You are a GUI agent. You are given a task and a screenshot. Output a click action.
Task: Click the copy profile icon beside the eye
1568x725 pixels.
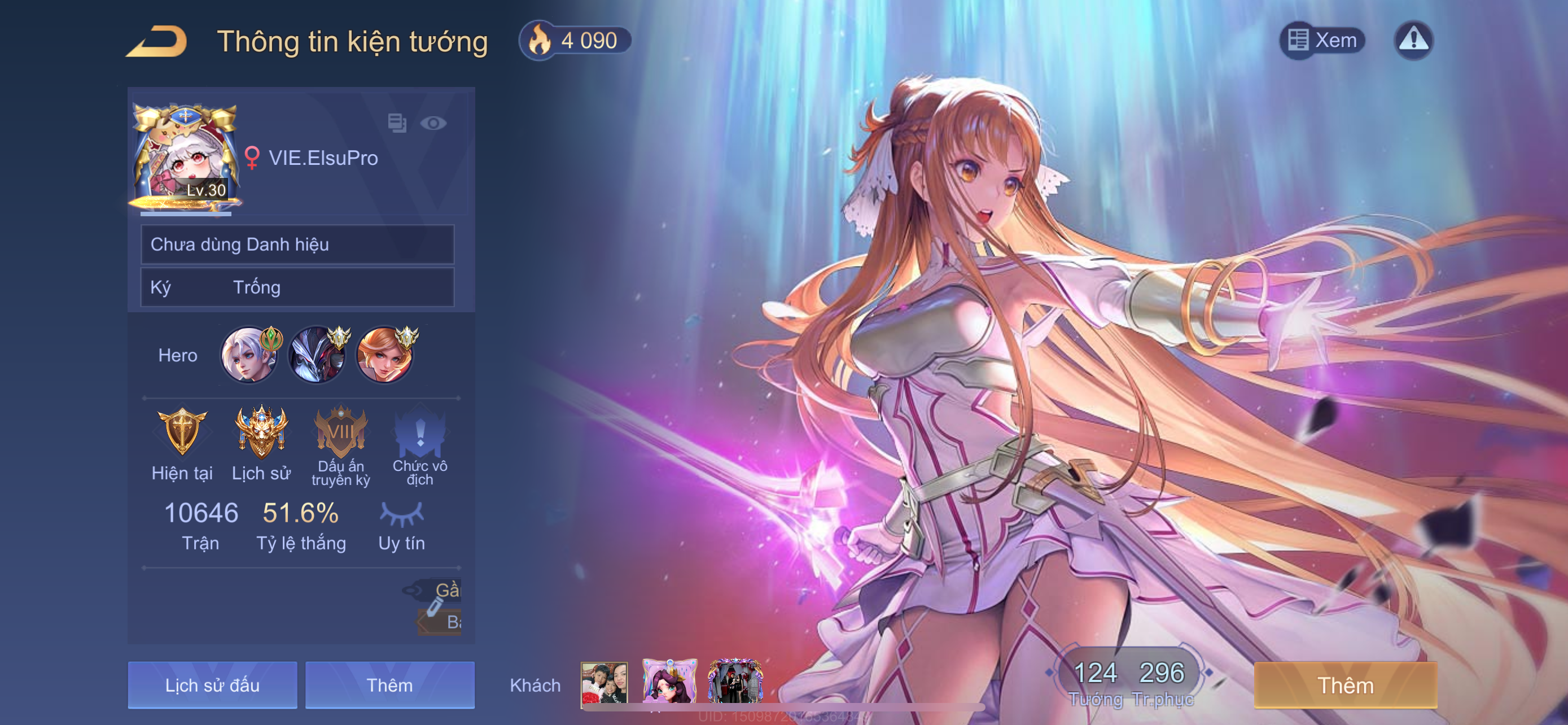tap(397, 123)
